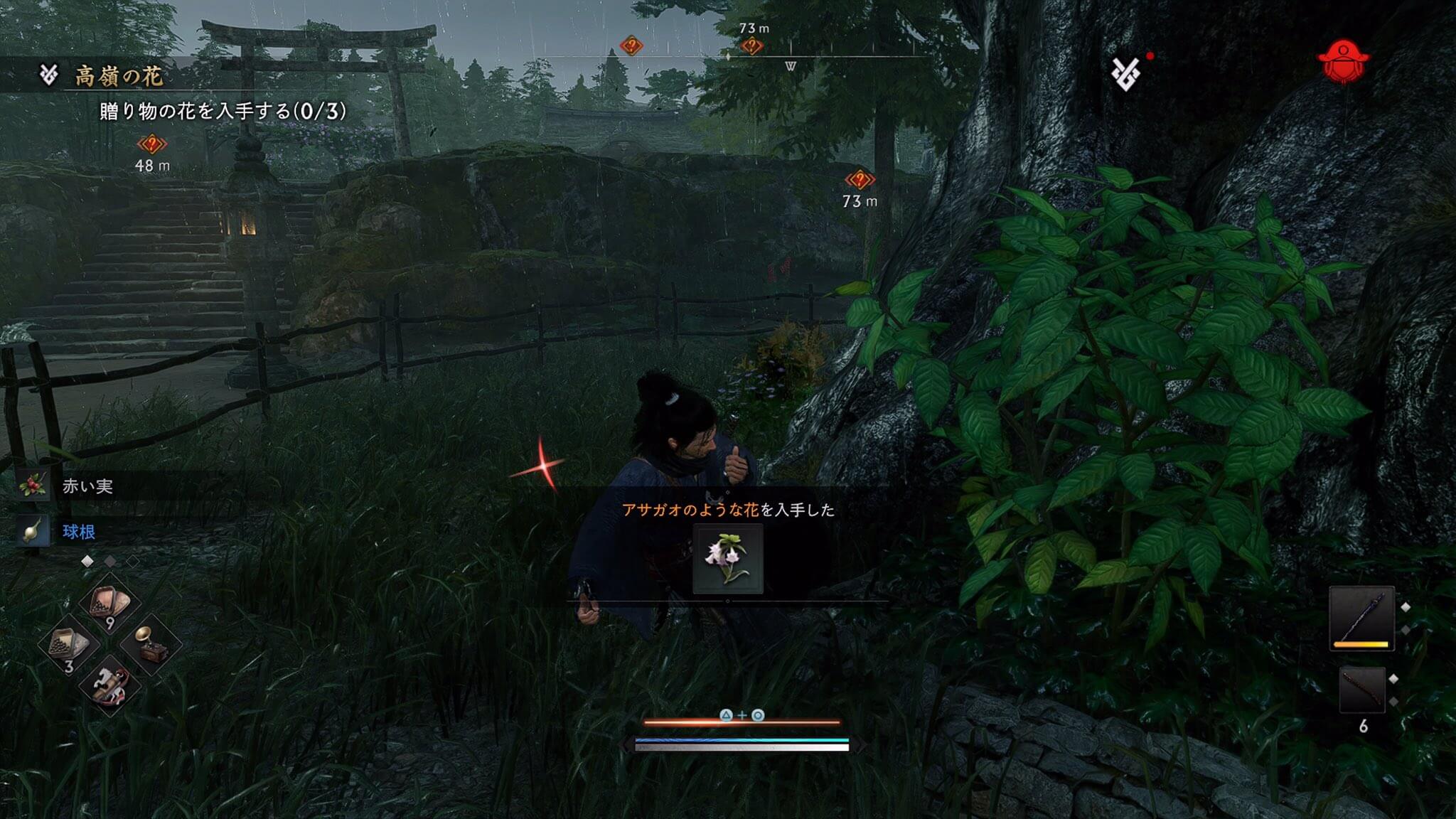The image size is (1456, 819).
Task: Select the pill case slot with 9 remaining
Action: click(109, 604)
